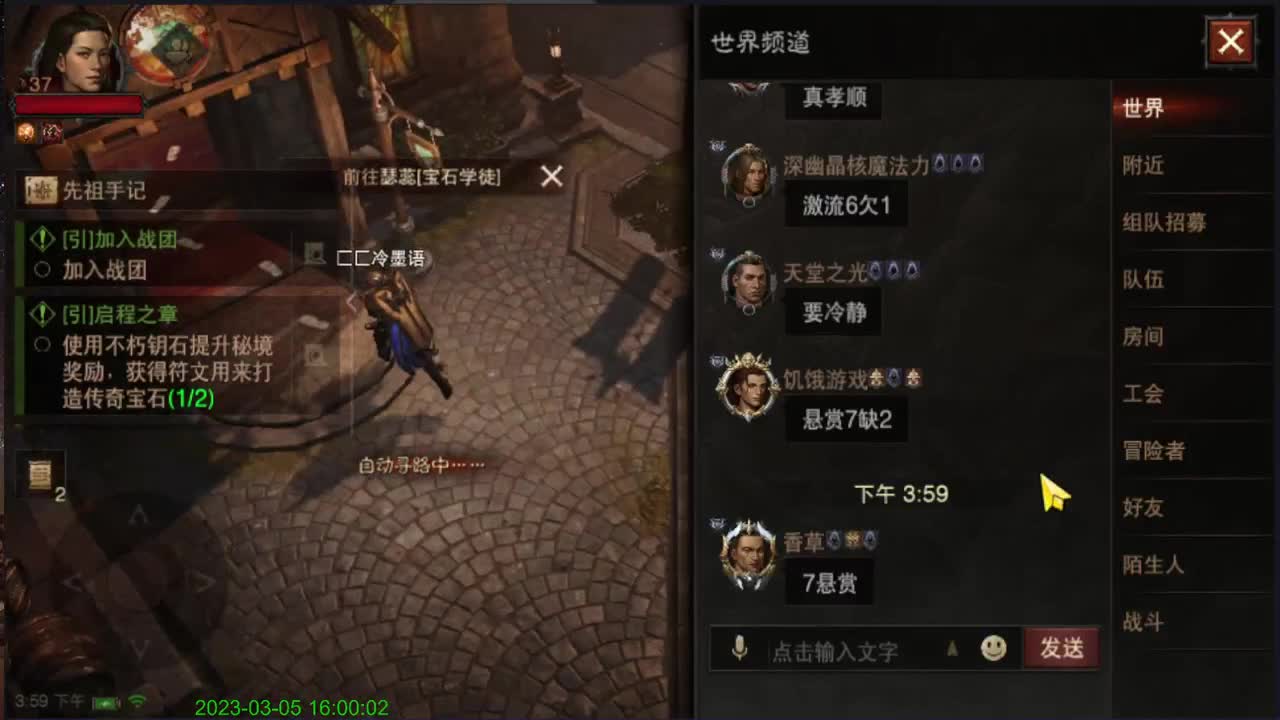Dismiss the 前往瑟蕊 tracker with its X
The image size is (1280, 720).
[x=551, y=177]
